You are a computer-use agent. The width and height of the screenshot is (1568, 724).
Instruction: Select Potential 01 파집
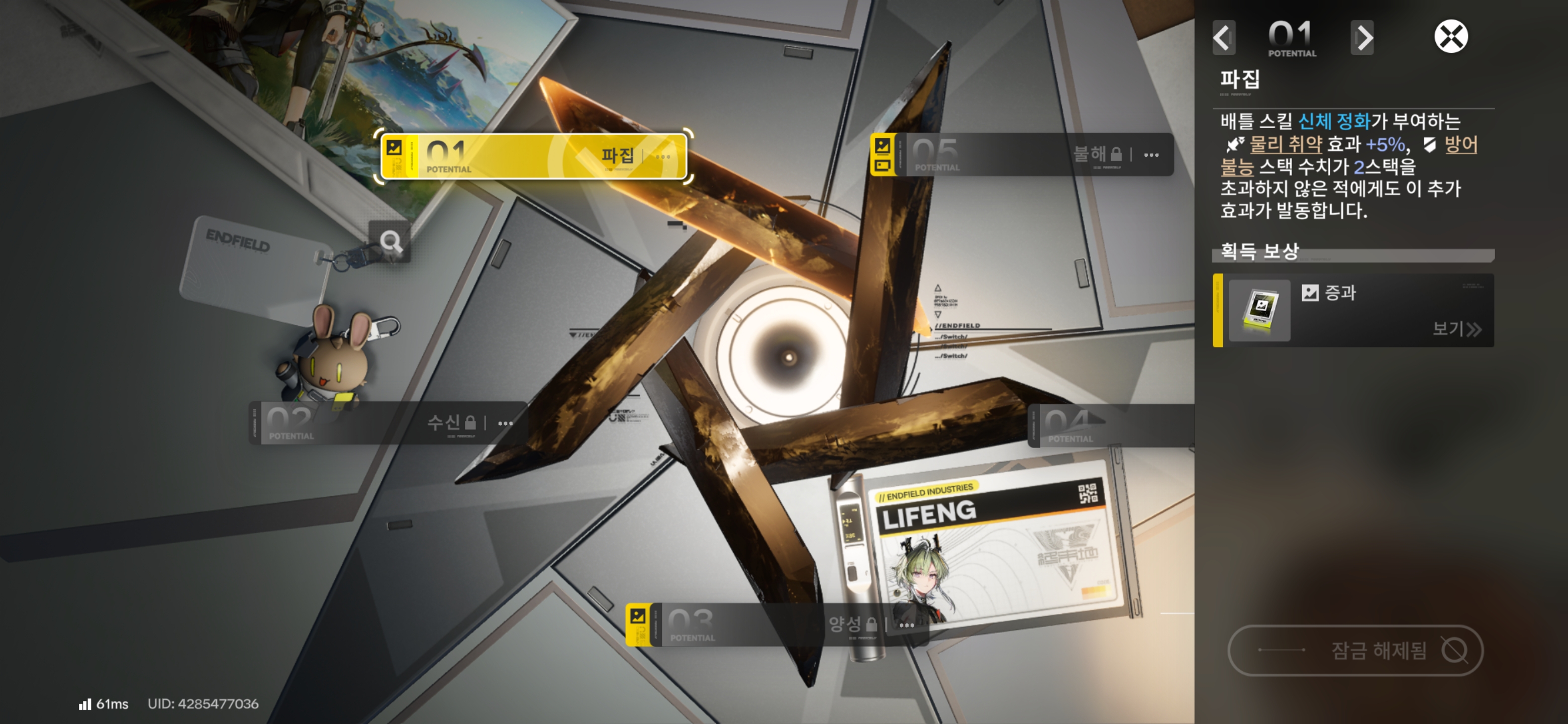tap(533, 156)
